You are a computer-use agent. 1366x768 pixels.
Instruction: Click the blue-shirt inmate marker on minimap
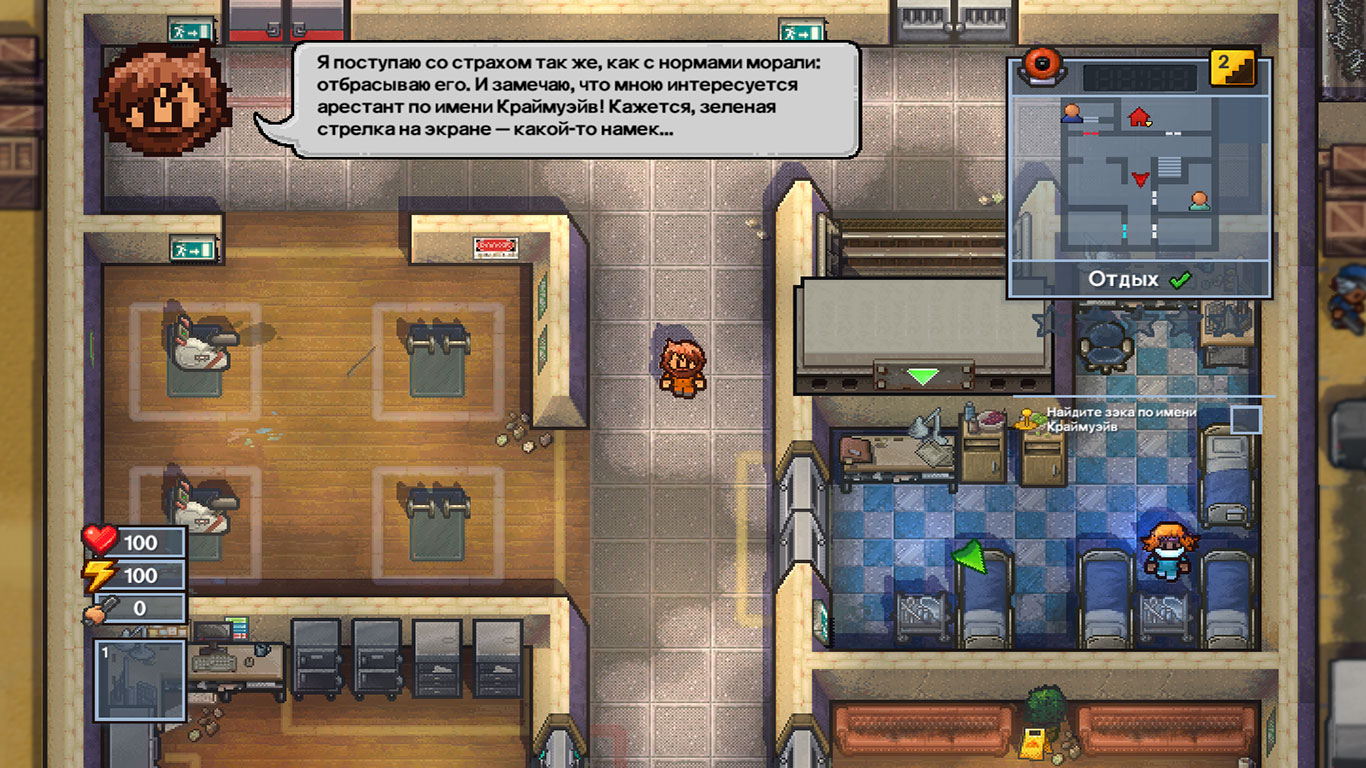coord(1072,113)
